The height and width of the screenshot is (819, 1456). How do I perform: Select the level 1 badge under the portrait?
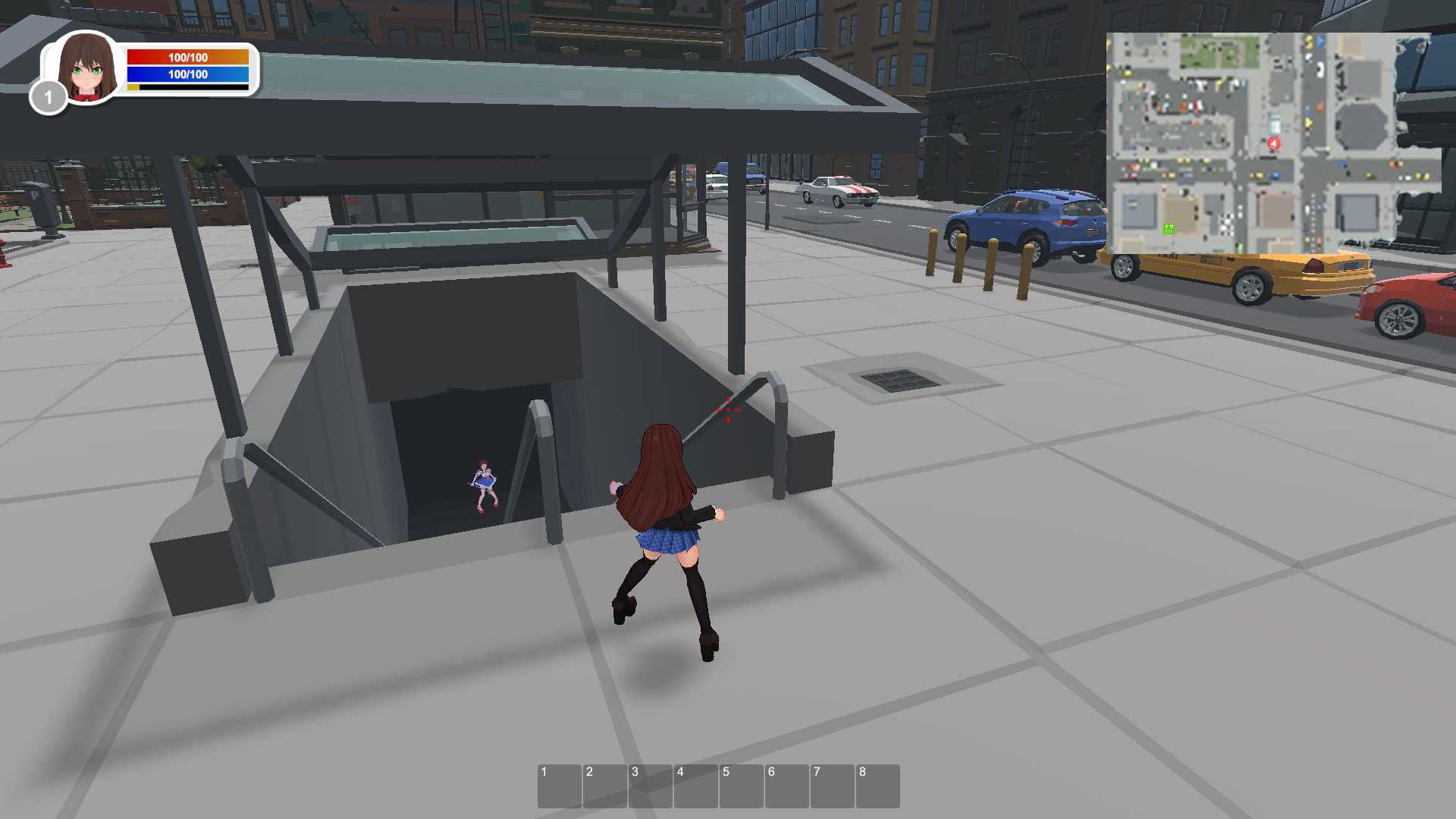[x=48, y=97]
